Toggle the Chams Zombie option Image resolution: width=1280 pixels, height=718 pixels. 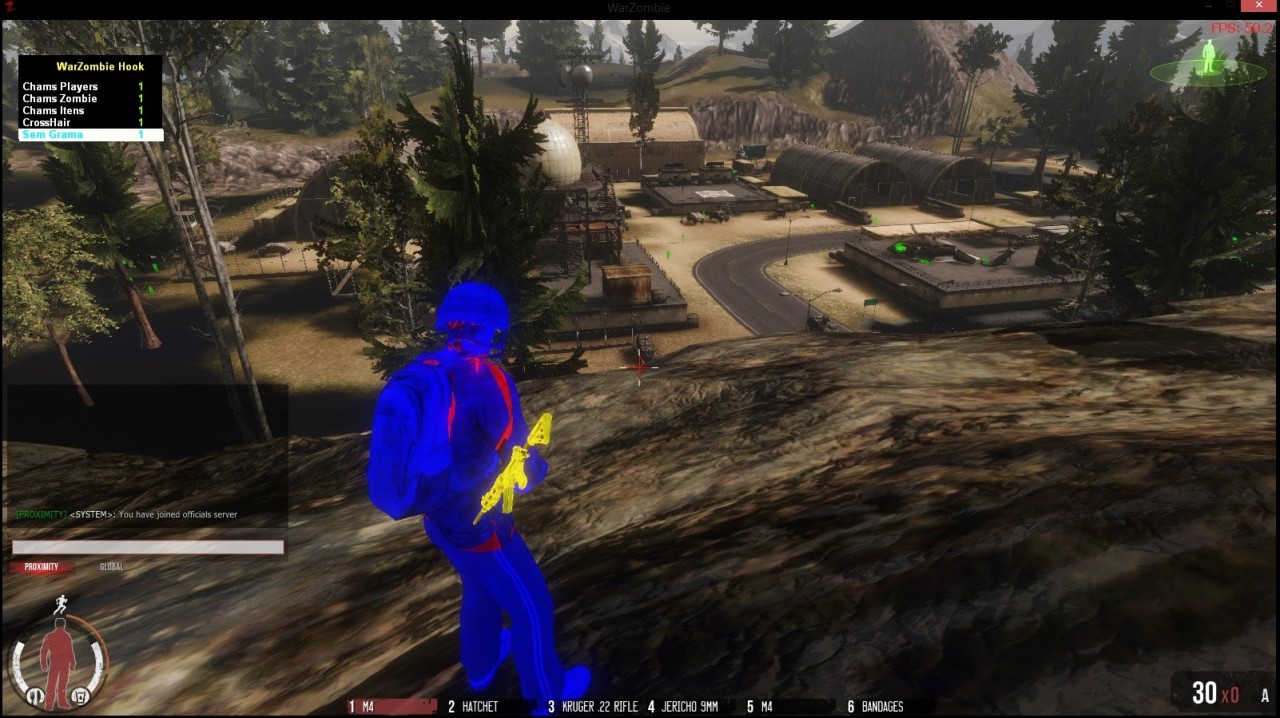point(60,99)
